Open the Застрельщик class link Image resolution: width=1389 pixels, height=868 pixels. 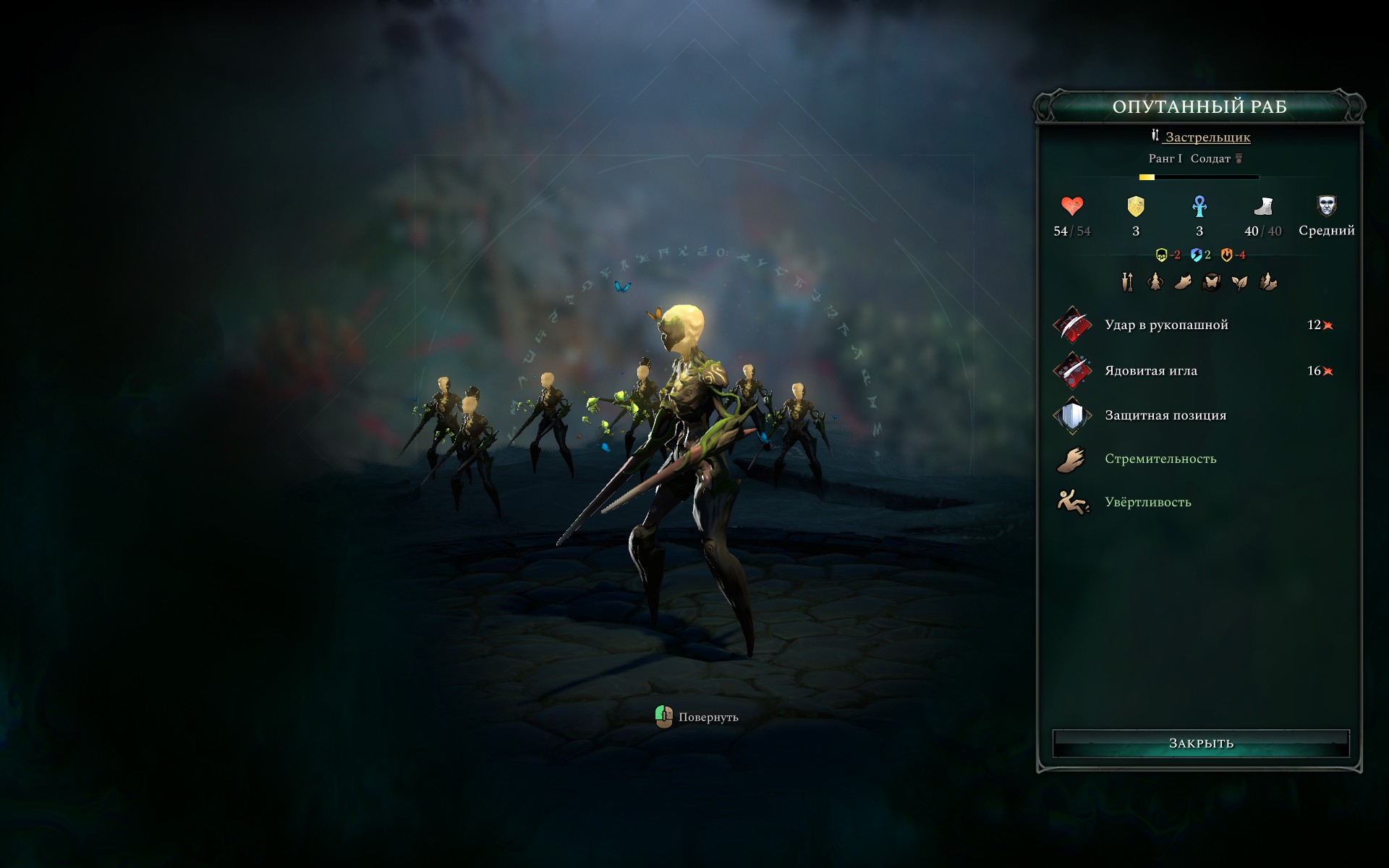1208,137
